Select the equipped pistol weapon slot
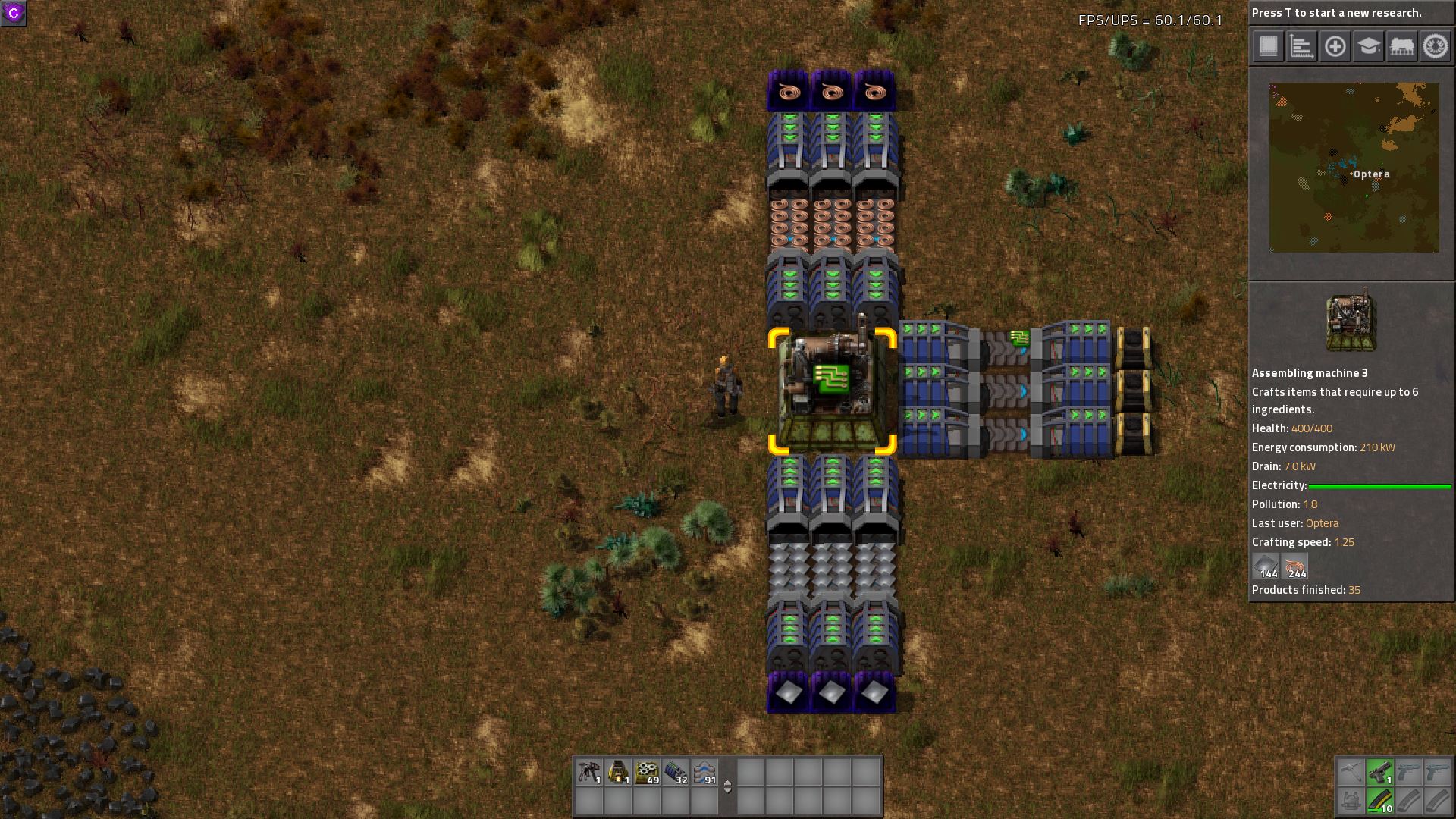This screenshot has height=819, width=1456. (1380, 772)
